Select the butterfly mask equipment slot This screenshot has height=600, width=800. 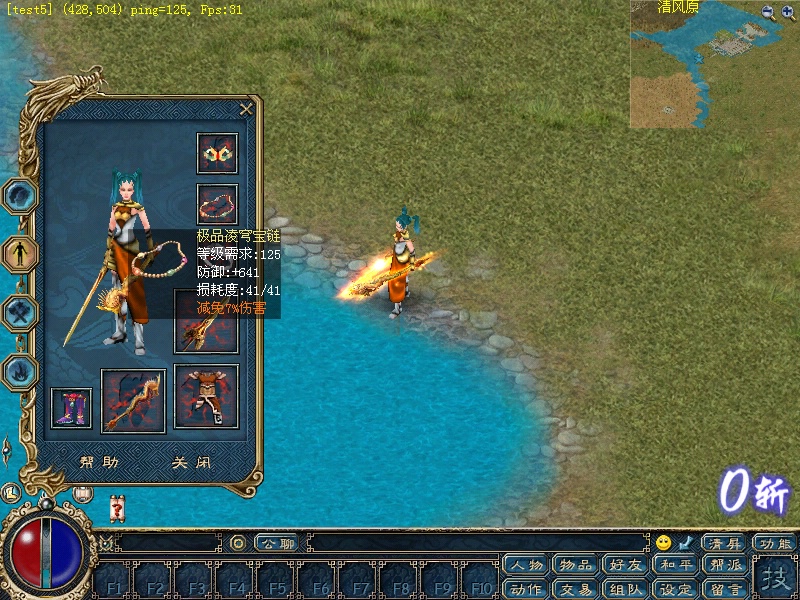(x=217, y=153)
